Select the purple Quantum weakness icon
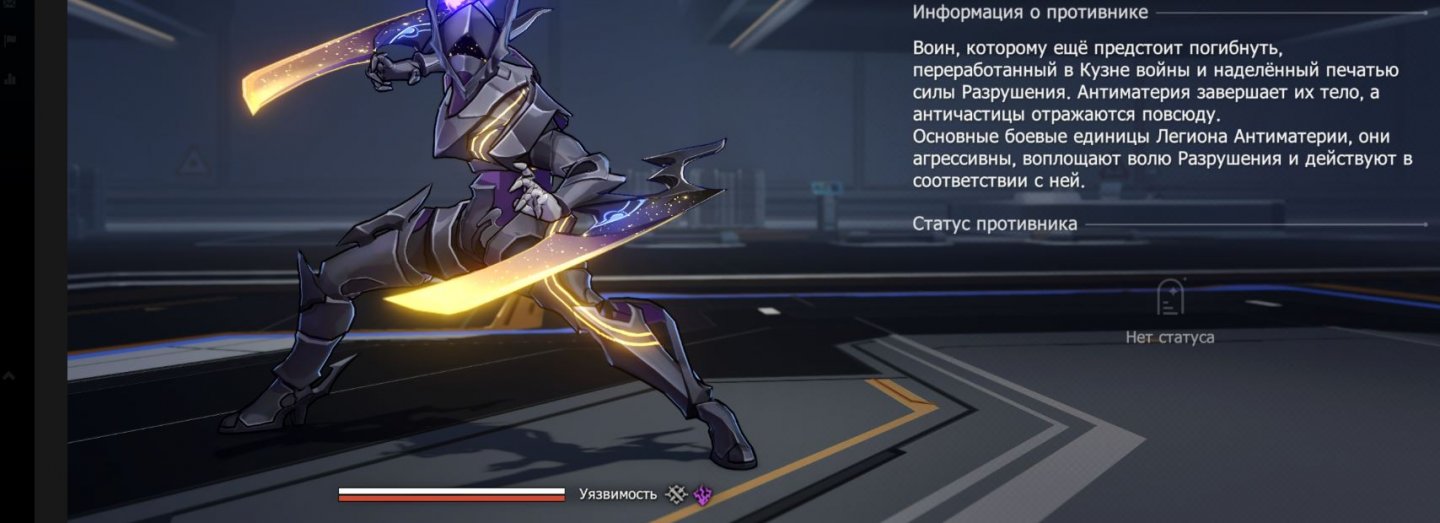Screen dimensions: 1440x523 tap(702, 494)
